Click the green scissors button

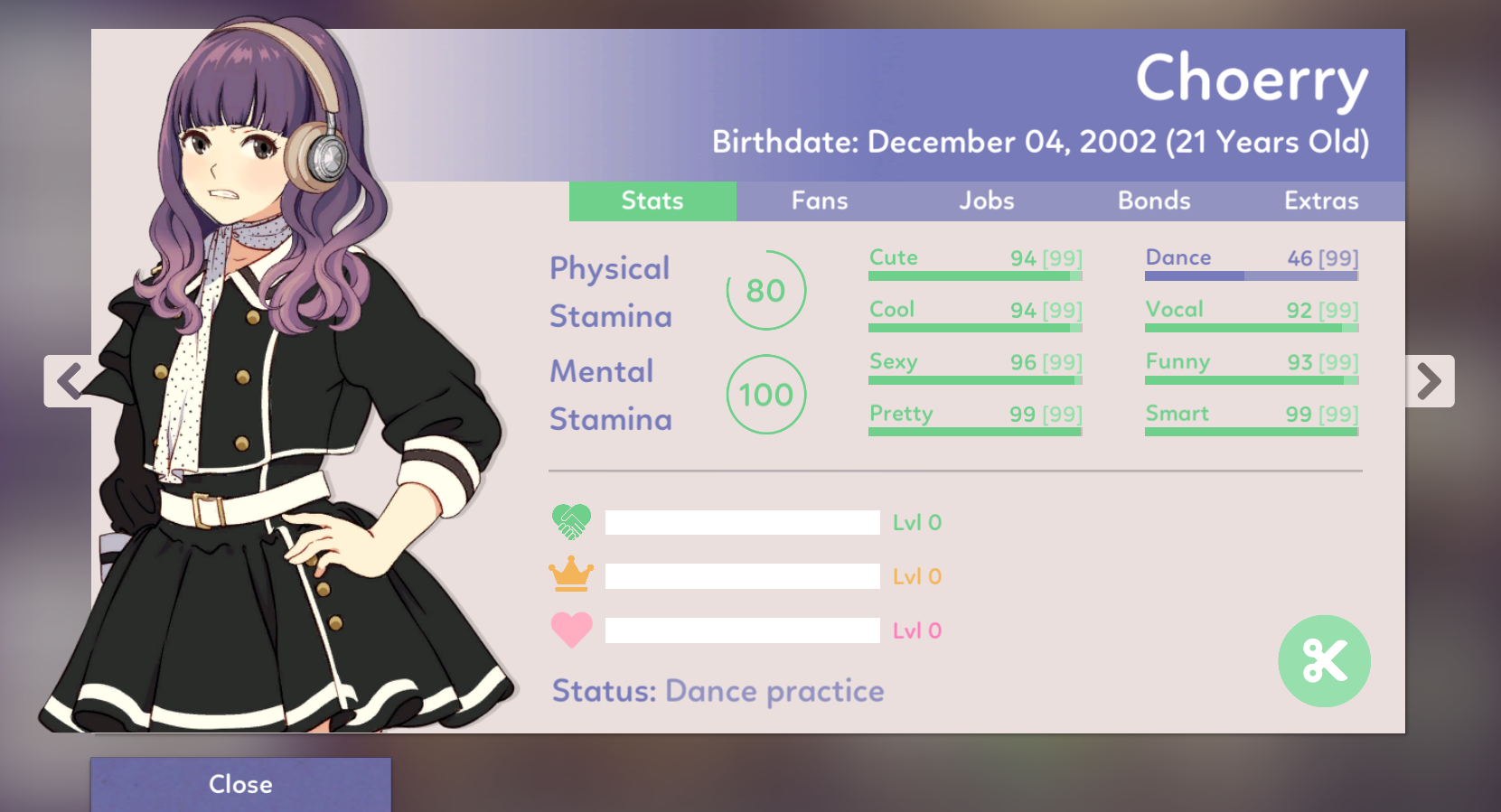1324,661
